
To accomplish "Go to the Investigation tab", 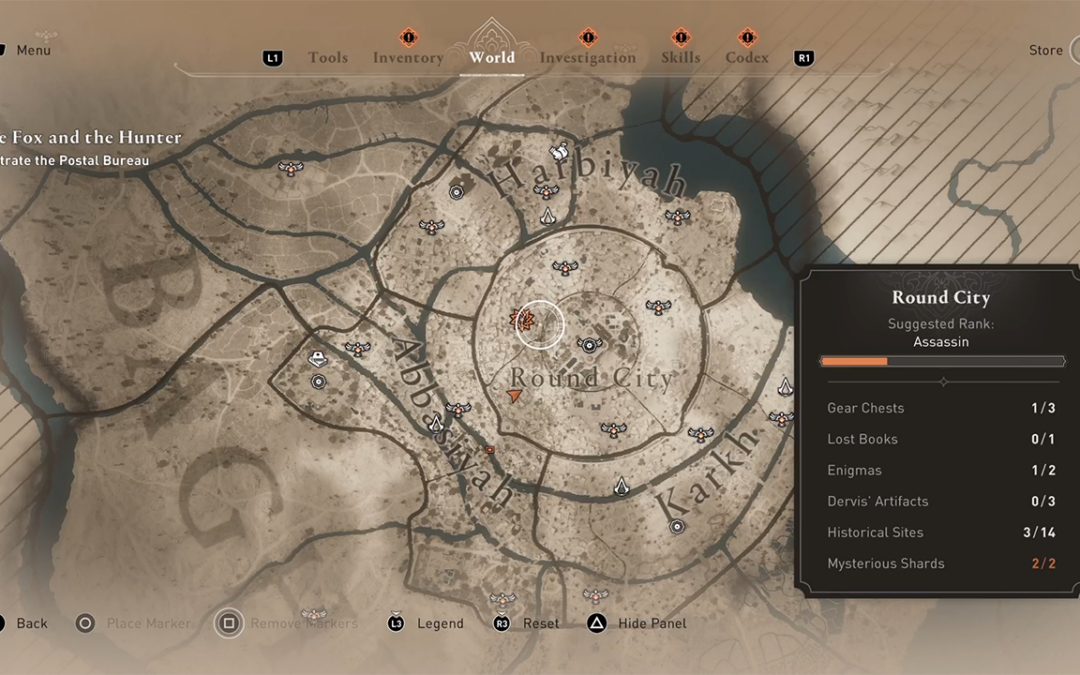I will point(588,58).
